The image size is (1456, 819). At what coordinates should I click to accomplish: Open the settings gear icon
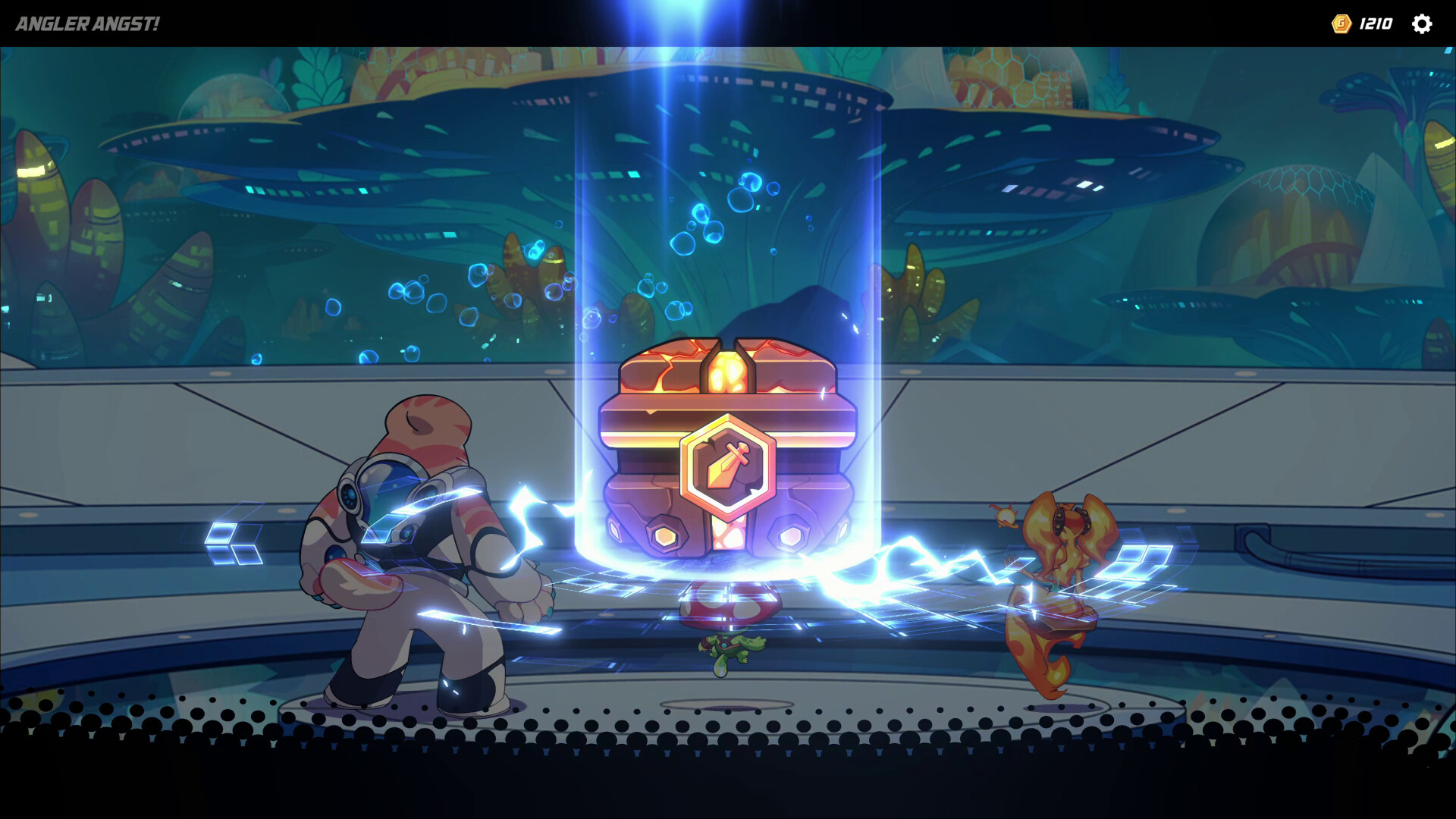[1423, 24]
